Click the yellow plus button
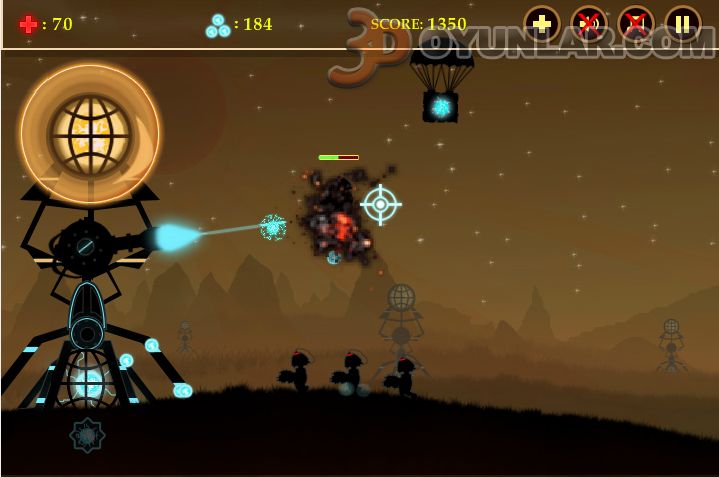Viewport: 719px width, 477px height. pos(542,24)
